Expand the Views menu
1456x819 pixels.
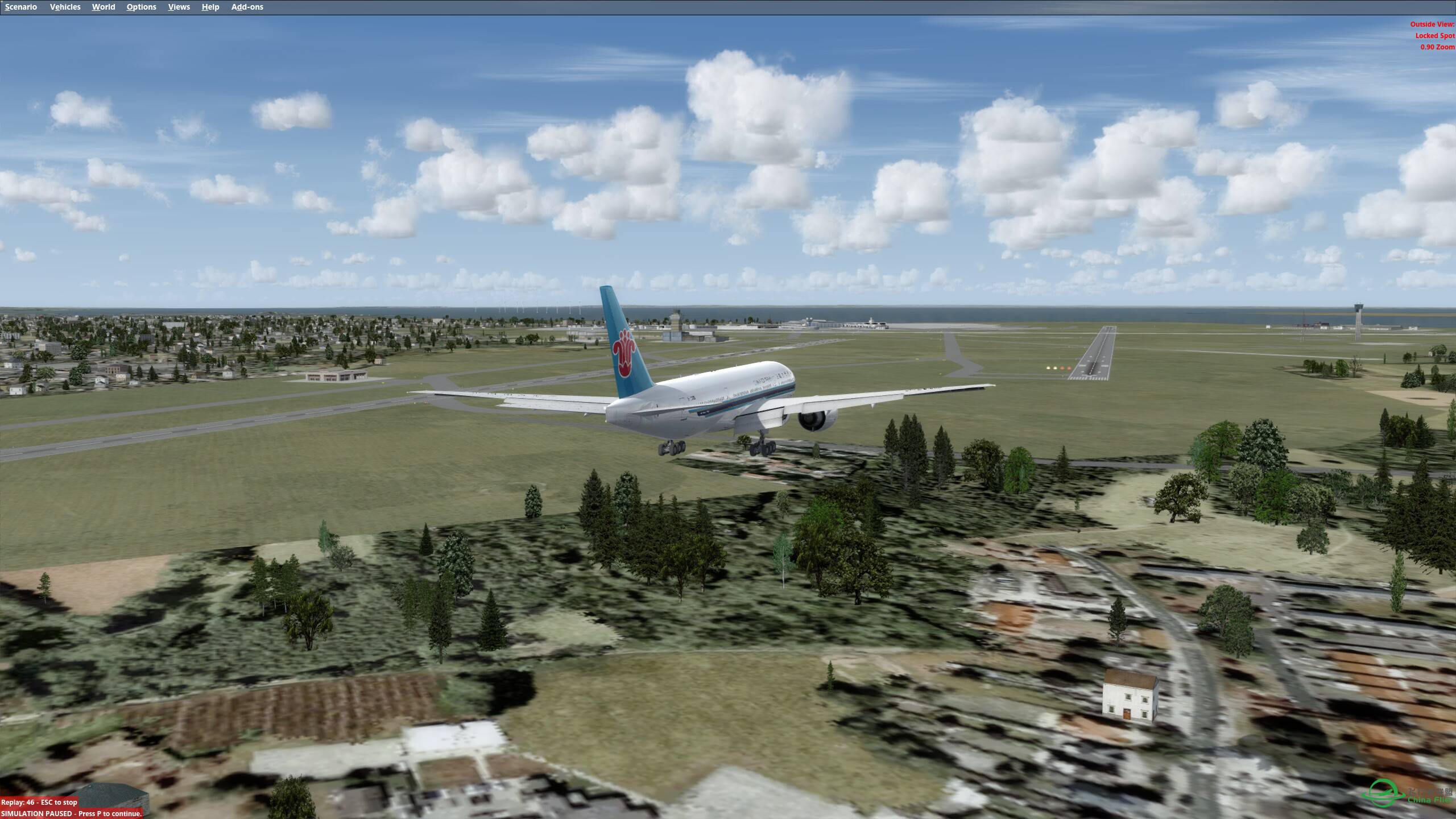179,7
